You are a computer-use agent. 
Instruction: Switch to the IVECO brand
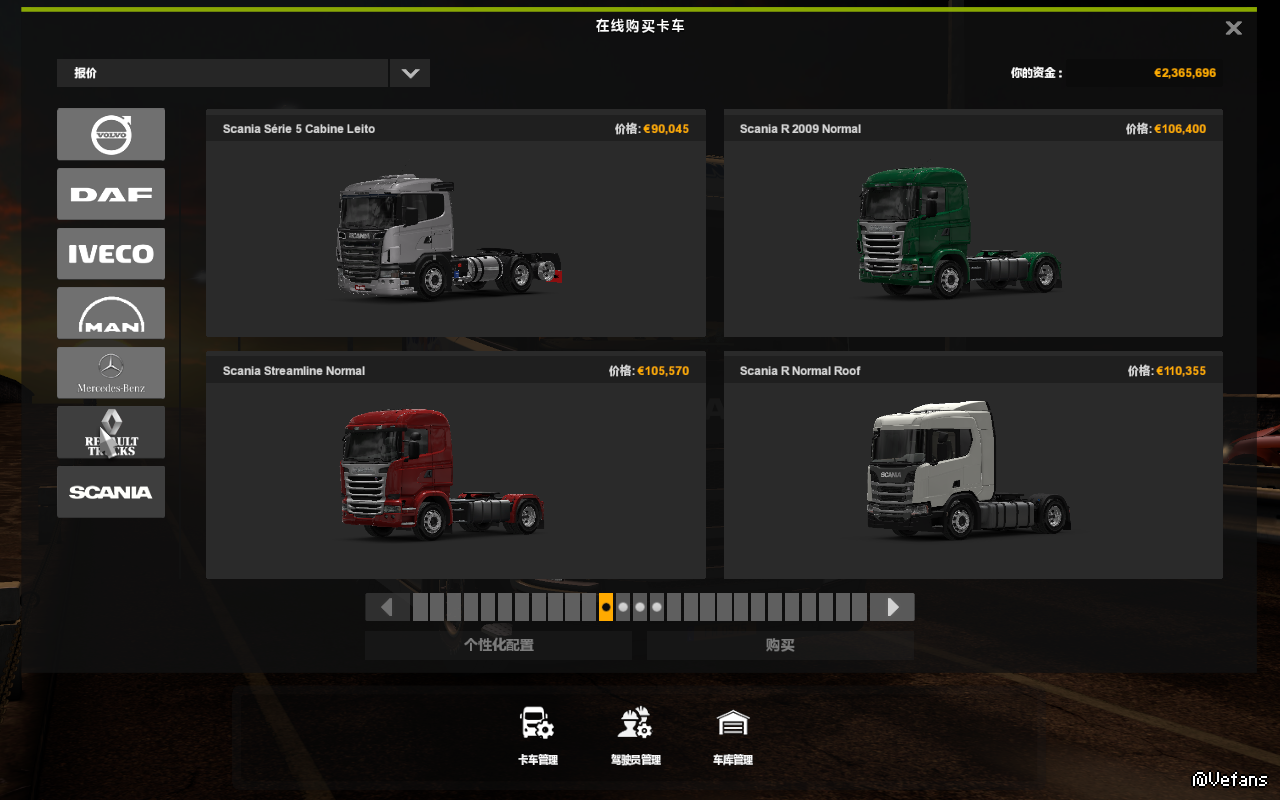(x=111, y=254)
